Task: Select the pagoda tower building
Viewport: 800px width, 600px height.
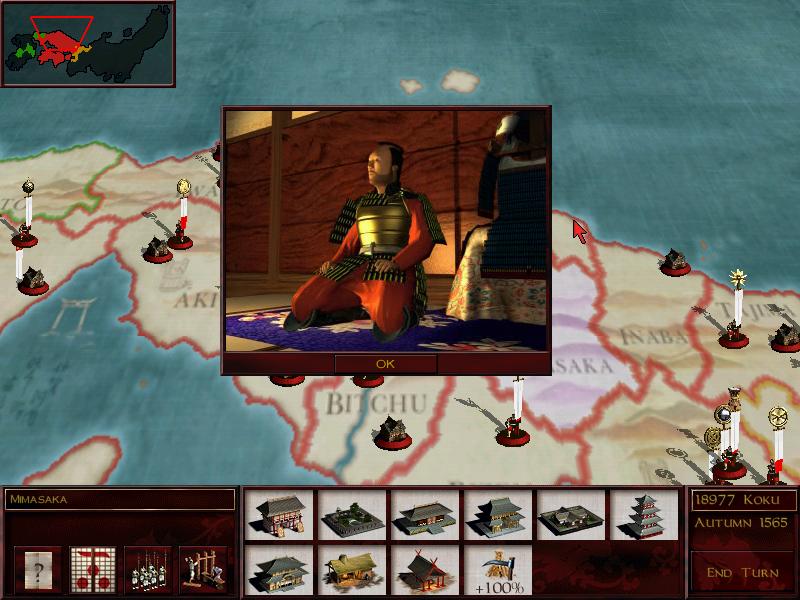Action: [644, 515]
